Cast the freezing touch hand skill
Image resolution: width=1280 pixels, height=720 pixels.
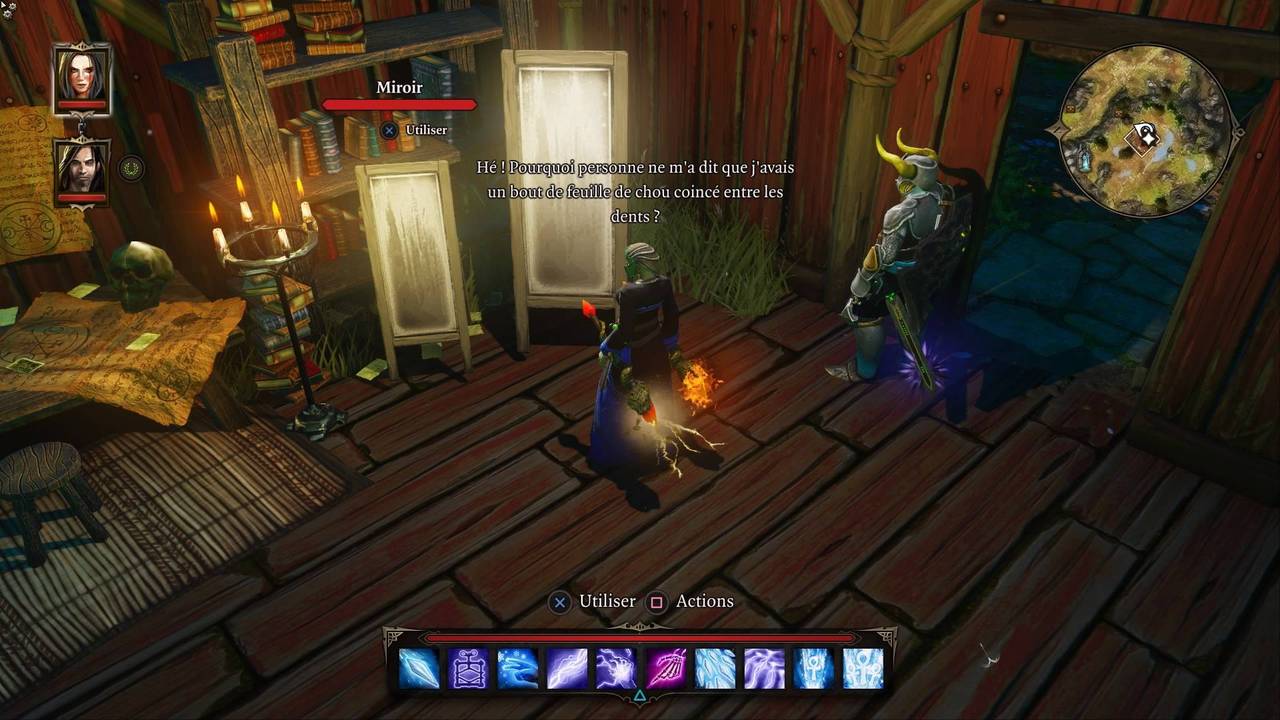coord(517,669)
